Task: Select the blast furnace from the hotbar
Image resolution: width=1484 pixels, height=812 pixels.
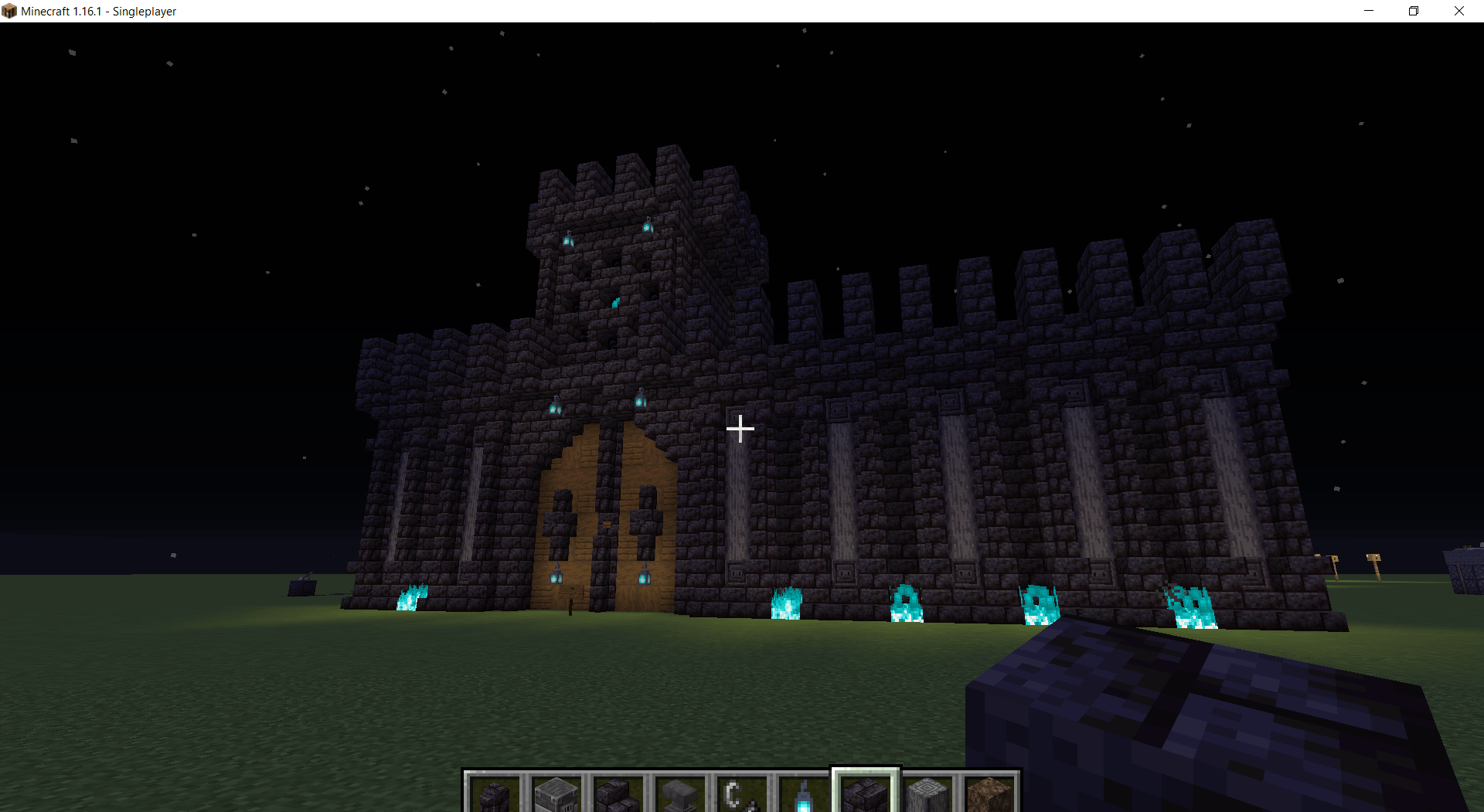Action: 556,792
